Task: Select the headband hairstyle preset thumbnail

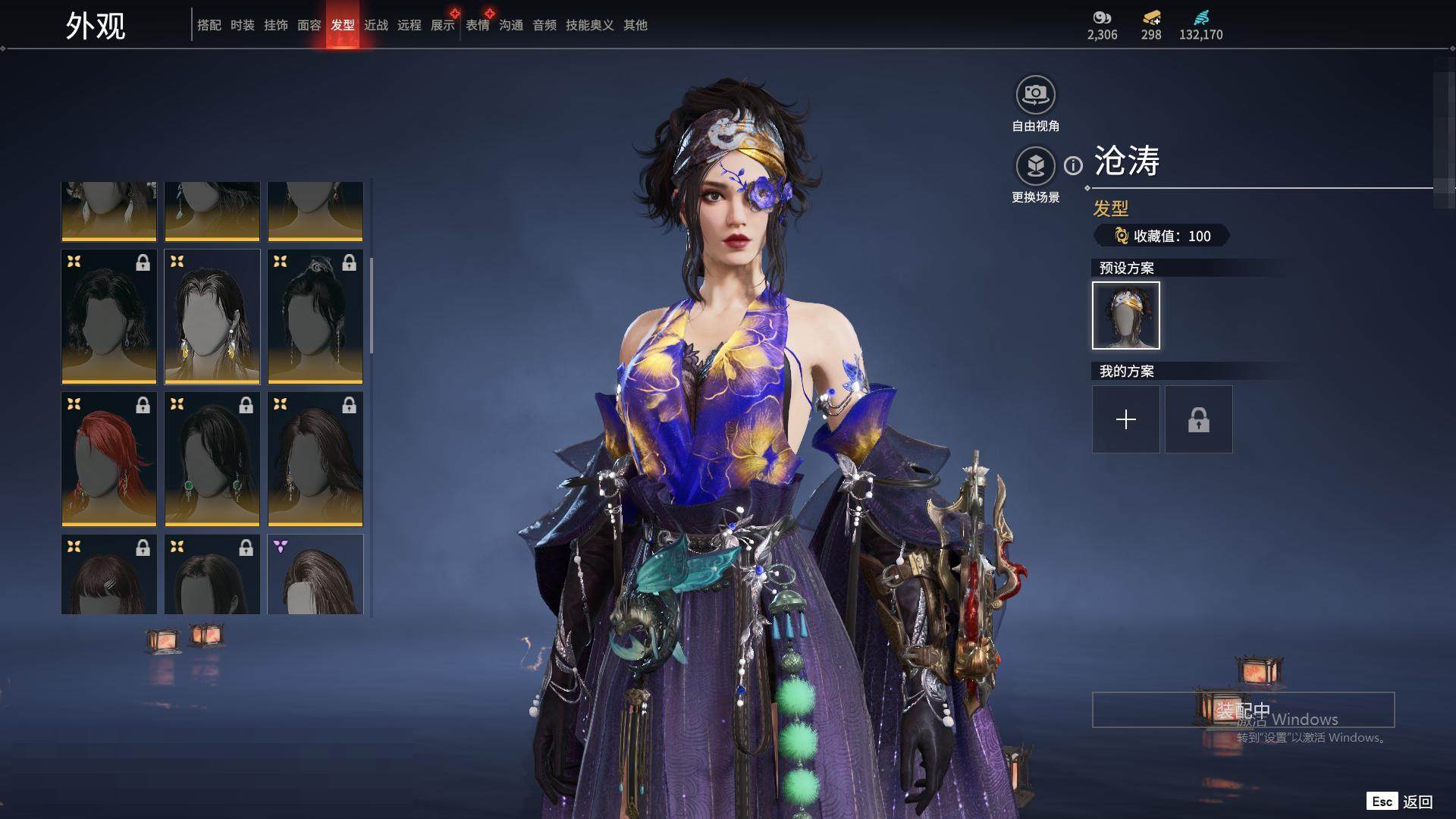Action: click(1125, 315)
